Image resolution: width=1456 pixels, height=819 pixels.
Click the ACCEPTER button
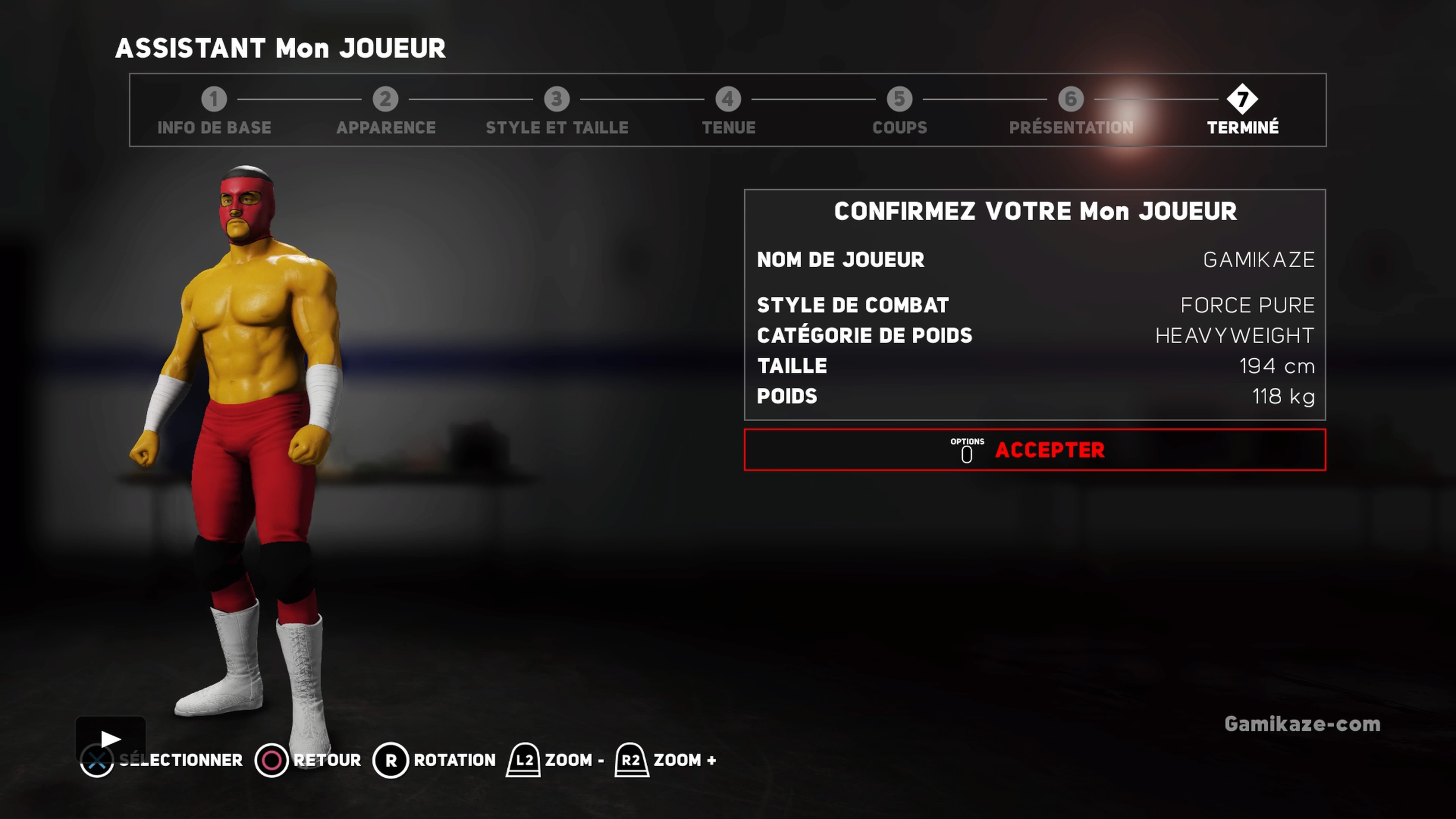(x=1051, y=450)
